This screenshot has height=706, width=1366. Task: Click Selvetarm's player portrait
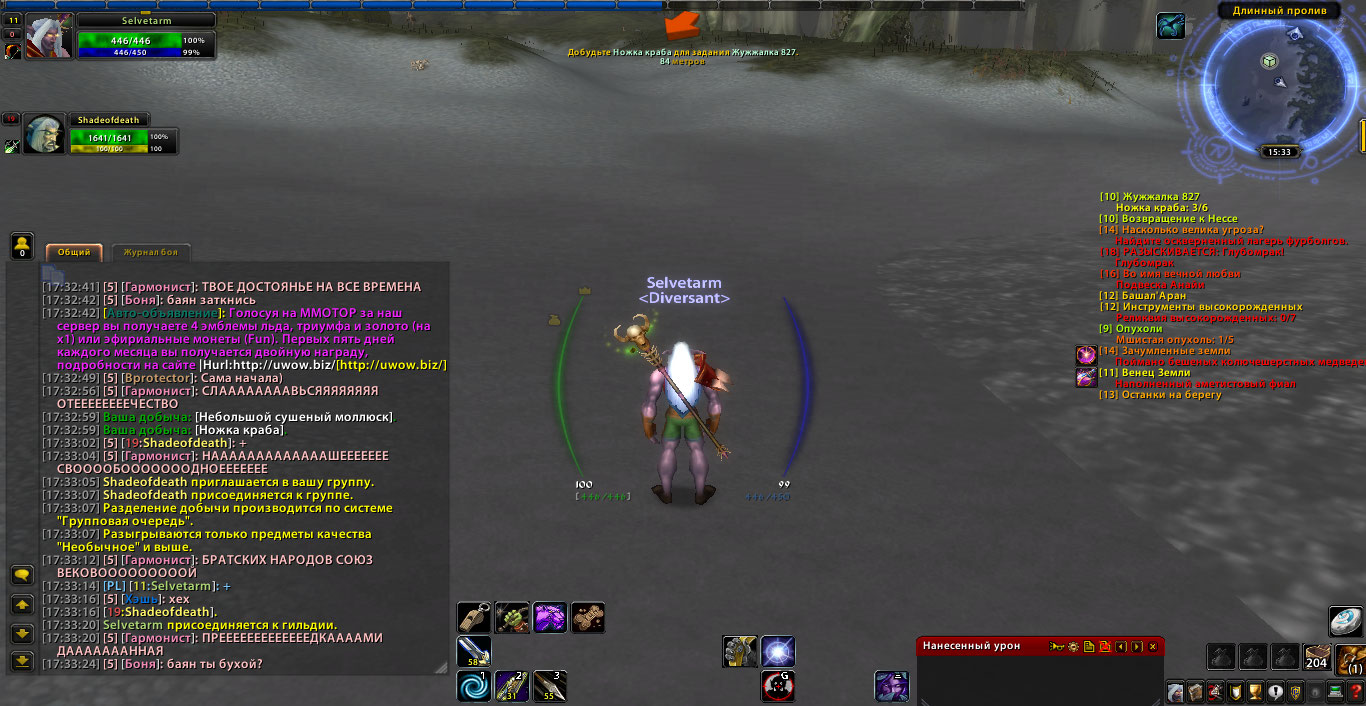pyautogui.click(x=47, y=37)
